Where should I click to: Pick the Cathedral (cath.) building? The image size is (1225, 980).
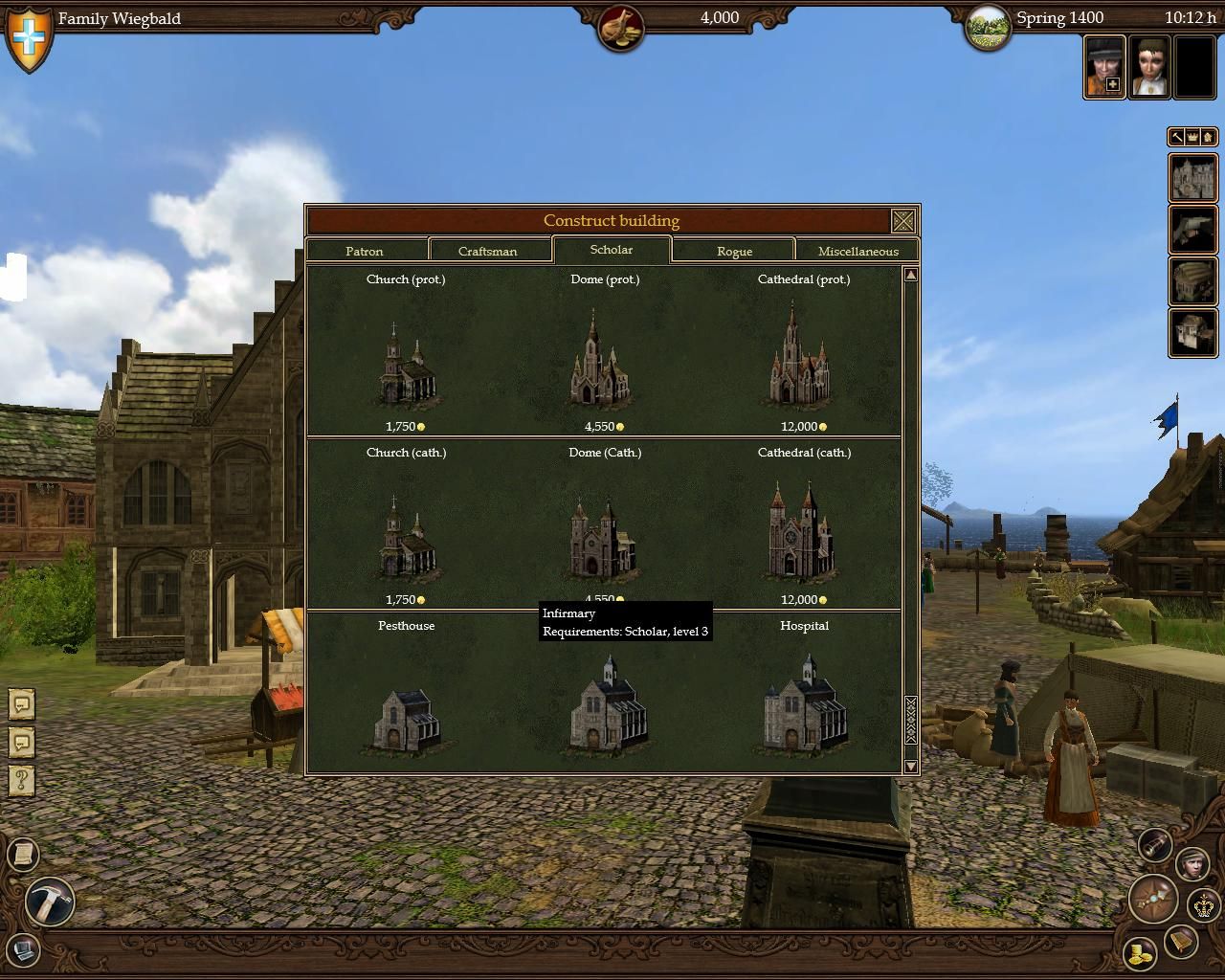pos(803,533)
